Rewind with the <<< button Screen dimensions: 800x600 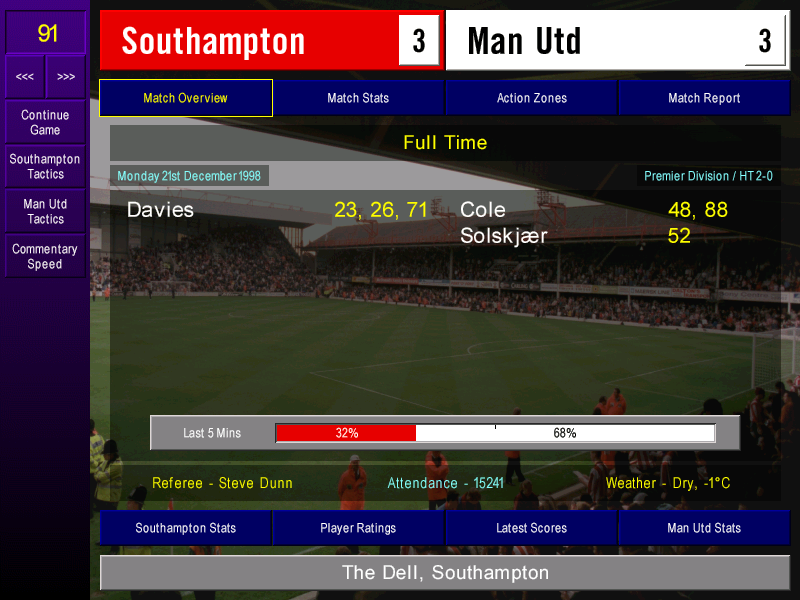[25, 77]
